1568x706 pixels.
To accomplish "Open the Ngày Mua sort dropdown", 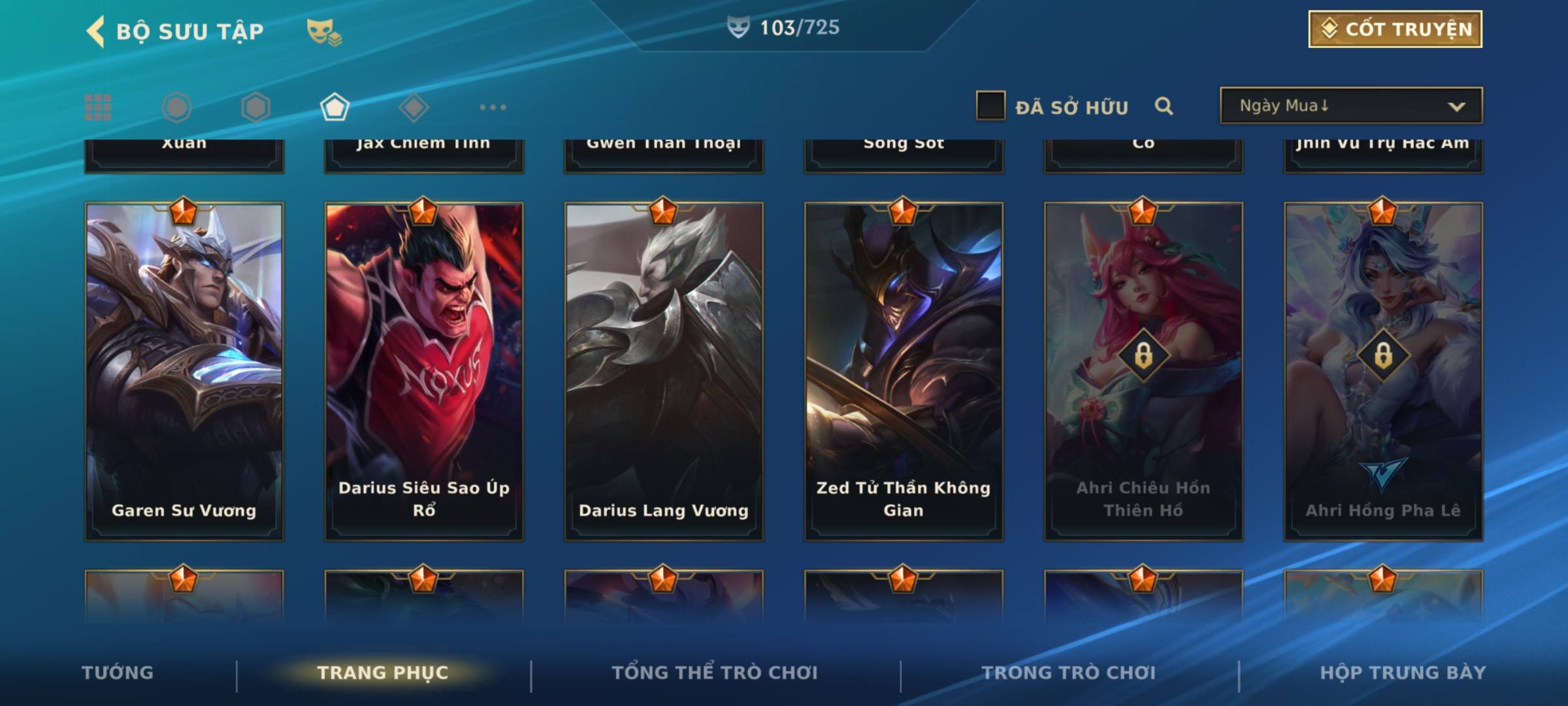I will (1351, 106).
